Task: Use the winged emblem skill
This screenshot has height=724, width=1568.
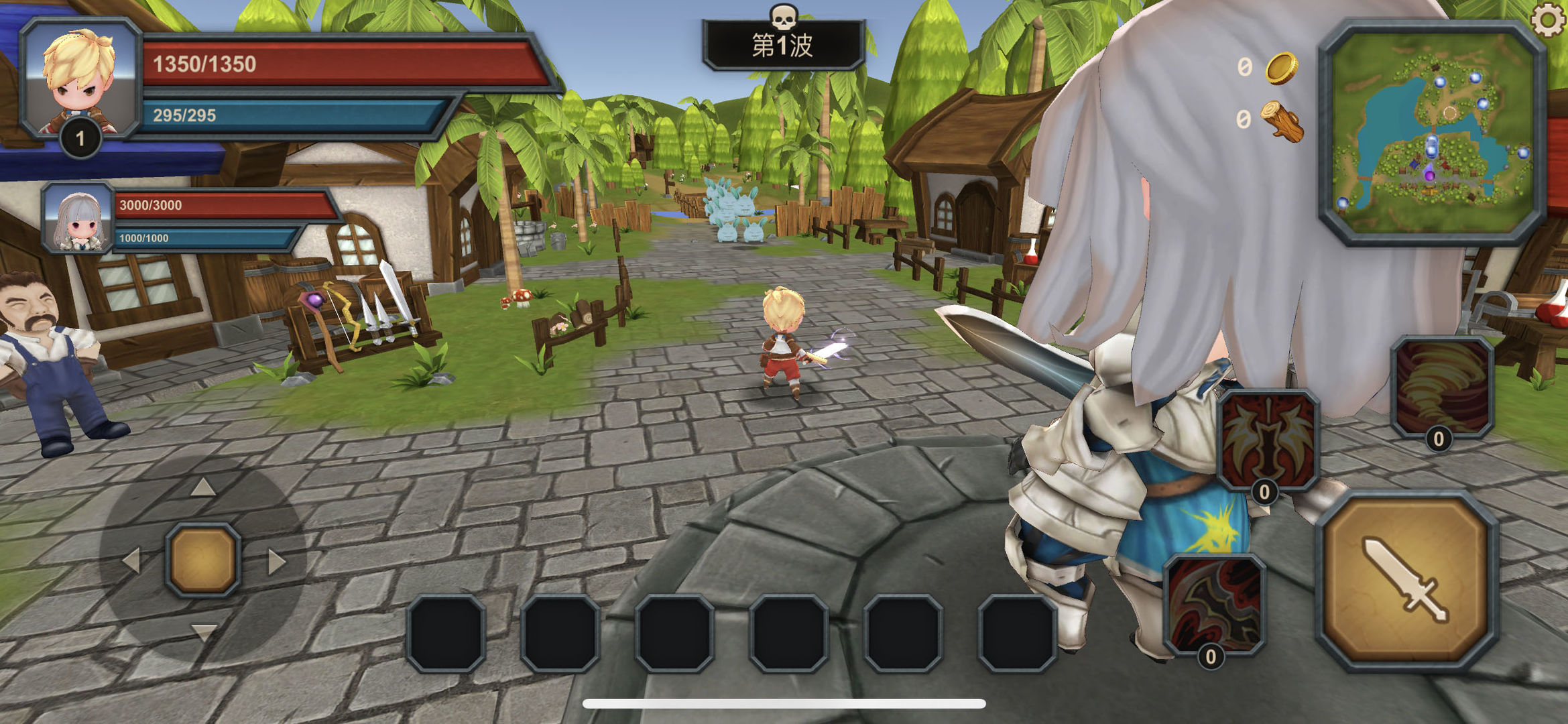Action: click(x=1268, y=439)
